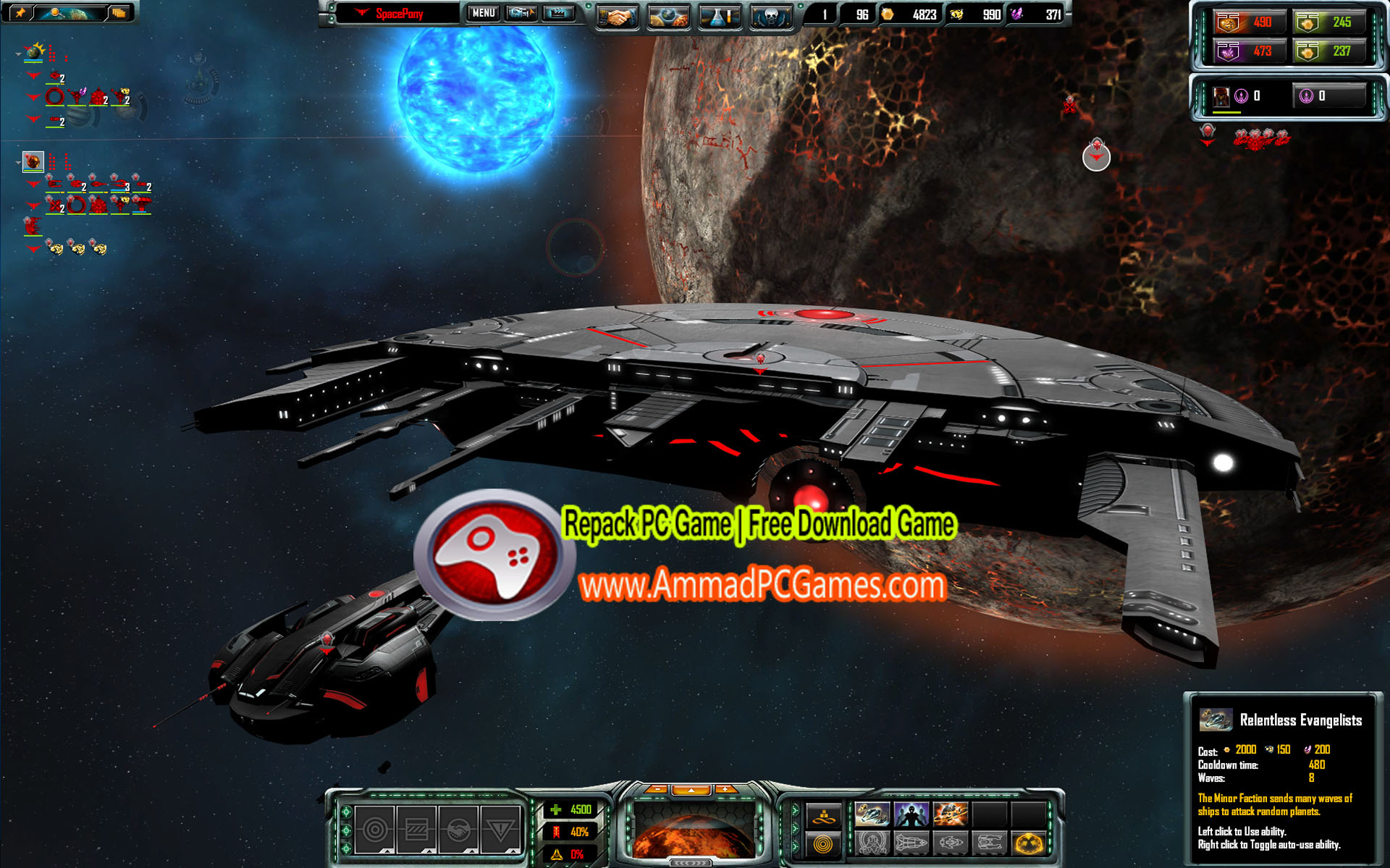Click the cinematic clapperboard icon

557,13
